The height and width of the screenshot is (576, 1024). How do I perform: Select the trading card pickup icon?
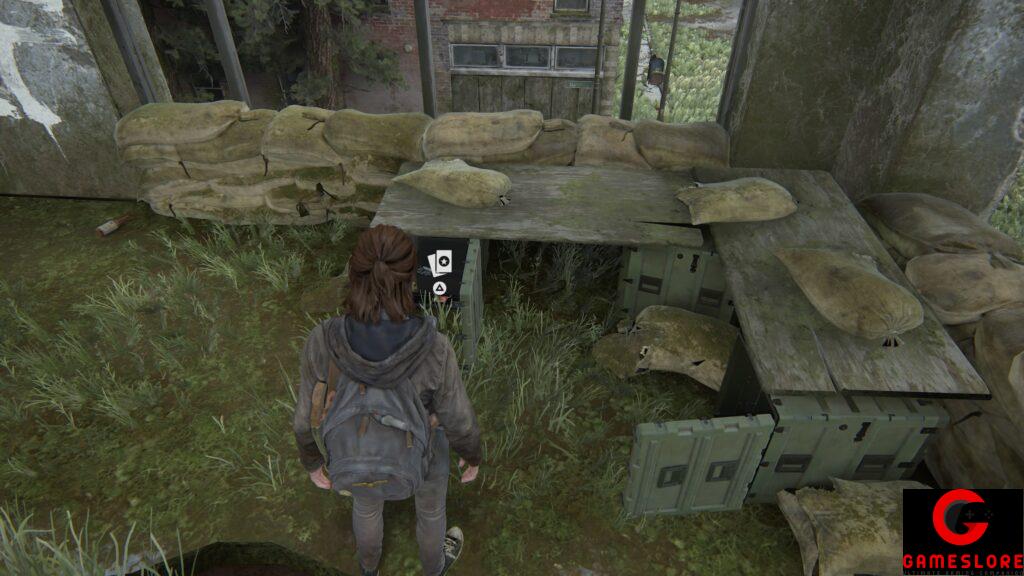[437, 265]
